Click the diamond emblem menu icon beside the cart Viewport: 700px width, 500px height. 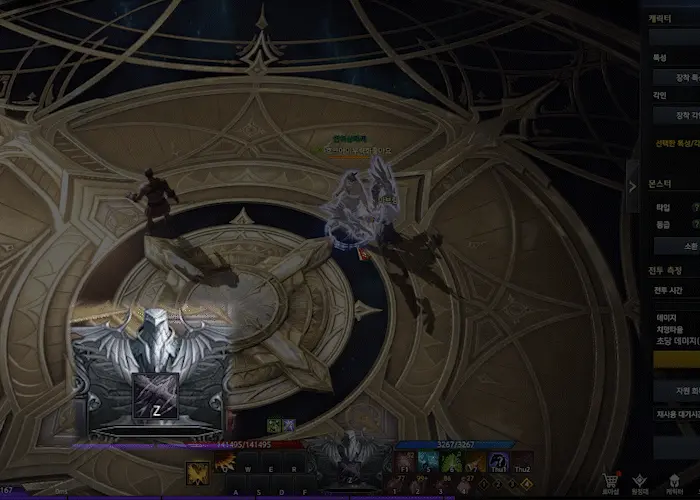[640, 479]
